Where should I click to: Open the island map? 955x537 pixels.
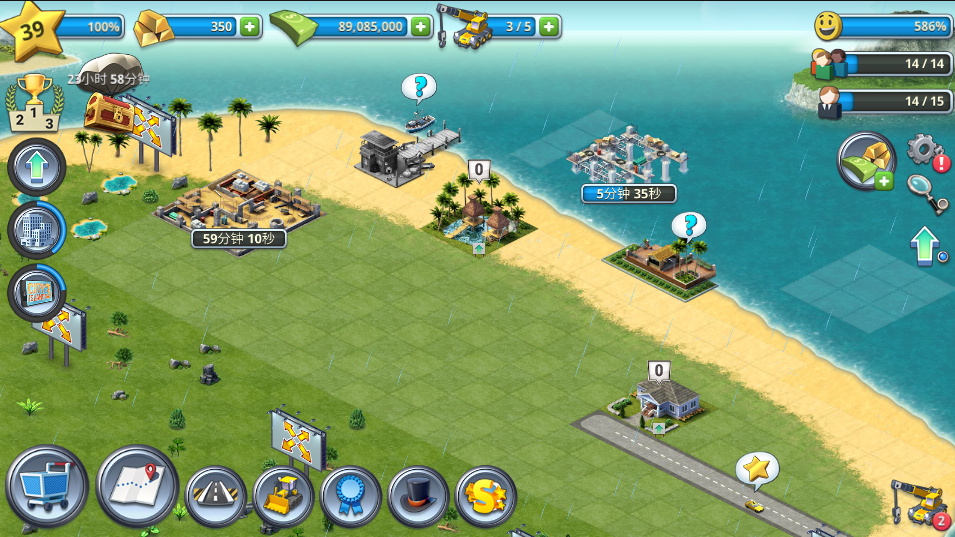tap(137, 485)
